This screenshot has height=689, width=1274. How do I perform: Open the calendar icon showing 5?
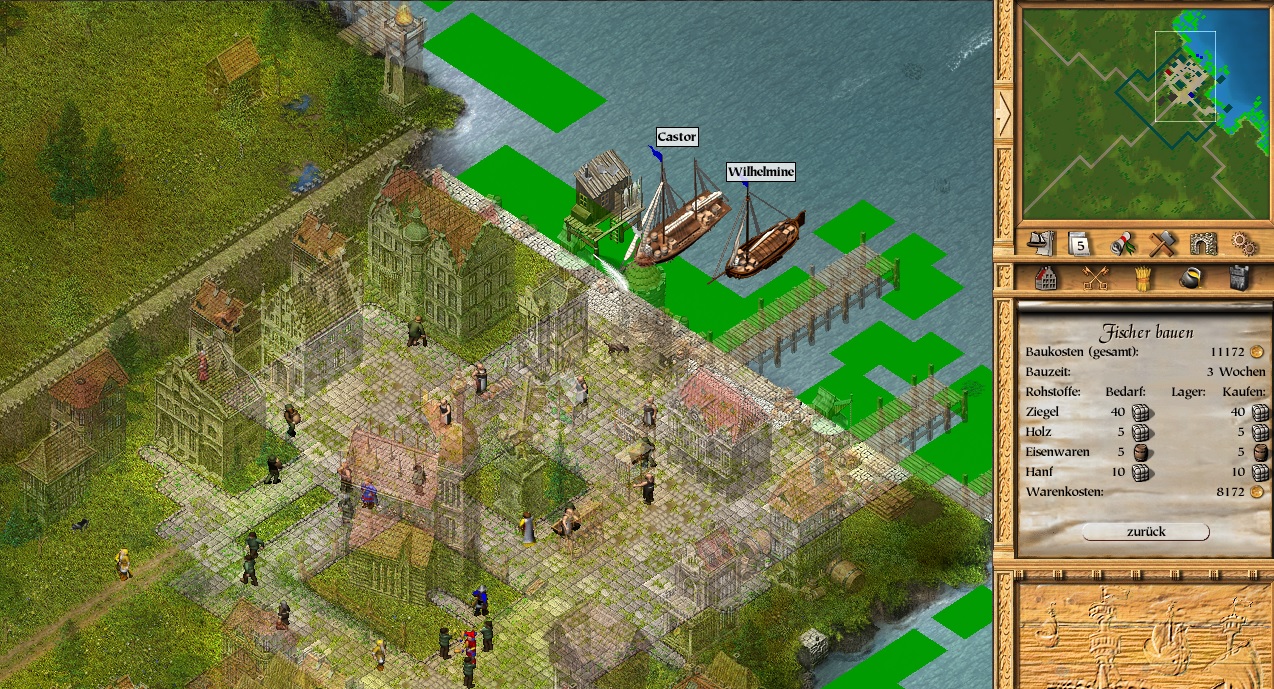[x=1080, y=243]
